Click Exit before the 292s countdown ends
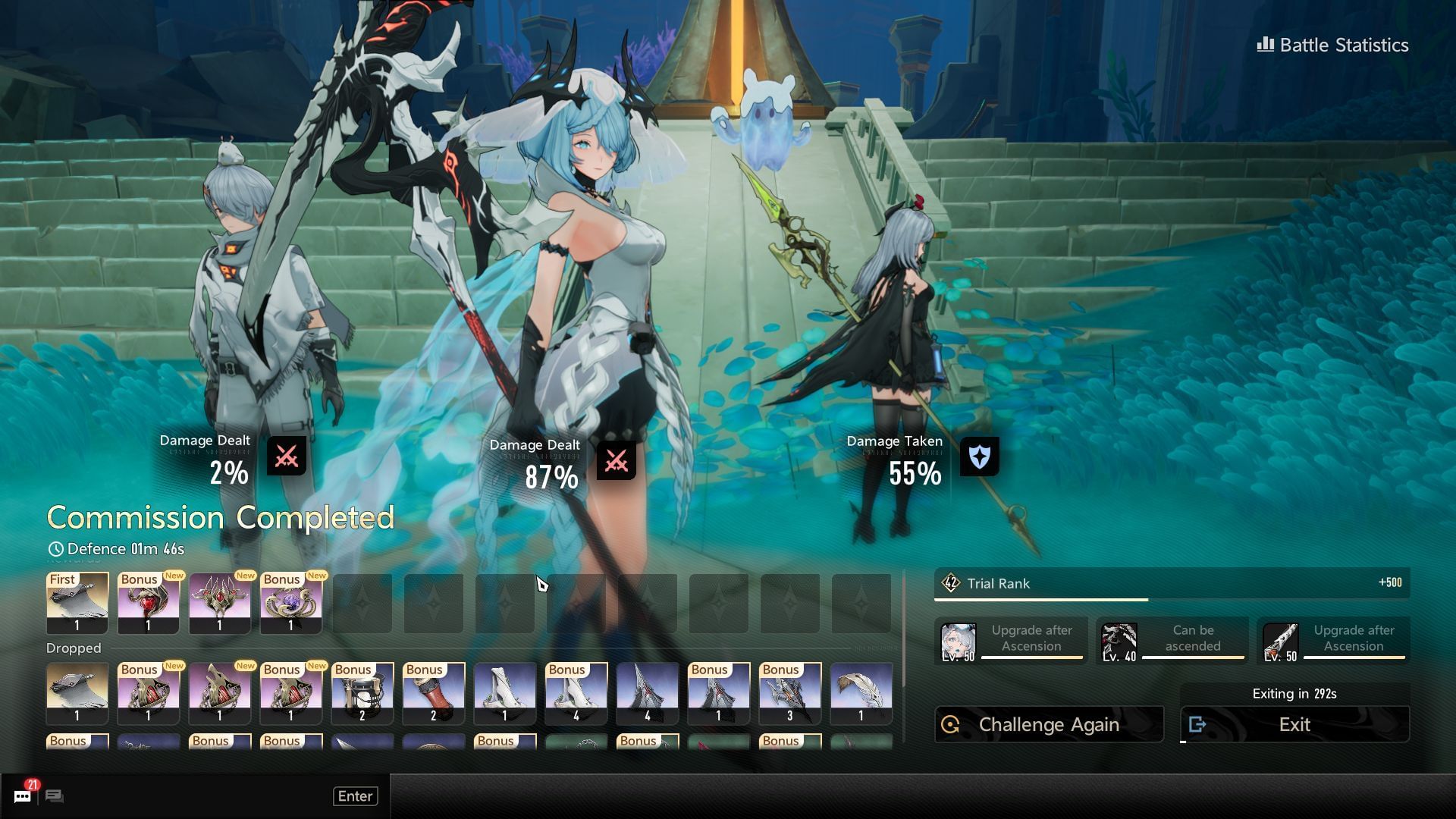 1294,724
